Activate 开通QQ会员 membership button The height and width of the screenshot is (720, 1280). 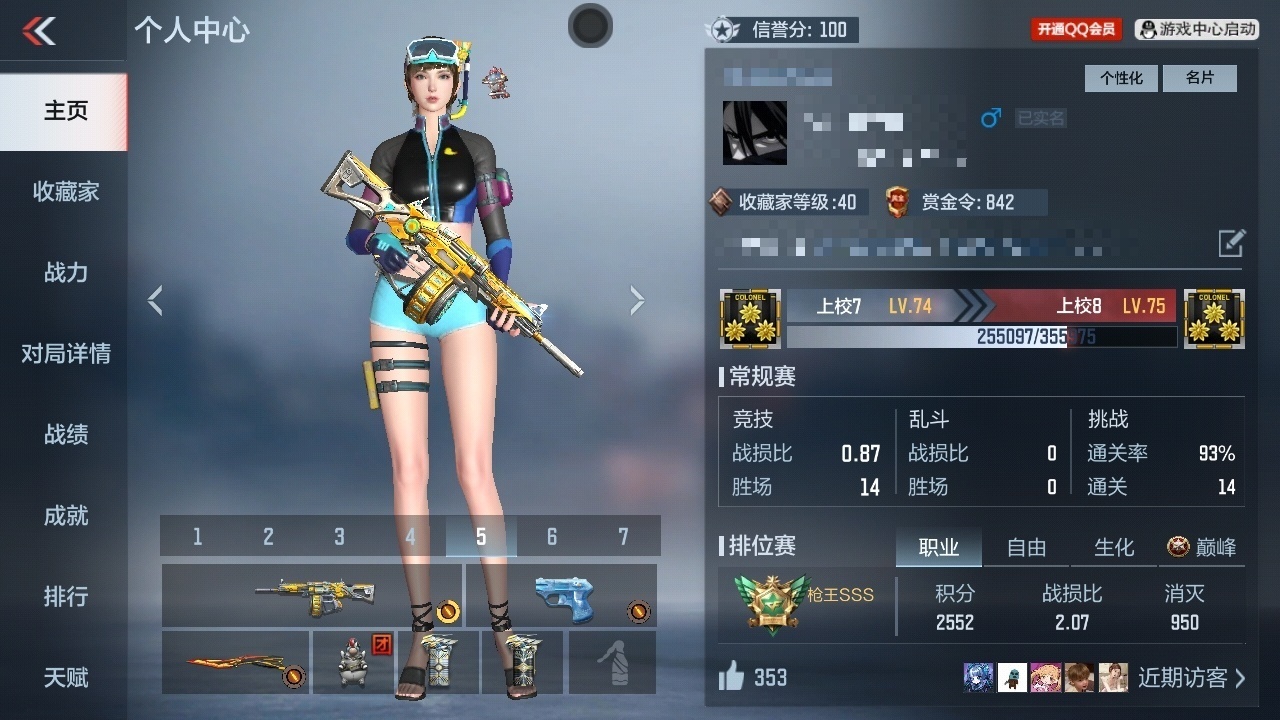pyautogui.click(x=1076, y=30)
